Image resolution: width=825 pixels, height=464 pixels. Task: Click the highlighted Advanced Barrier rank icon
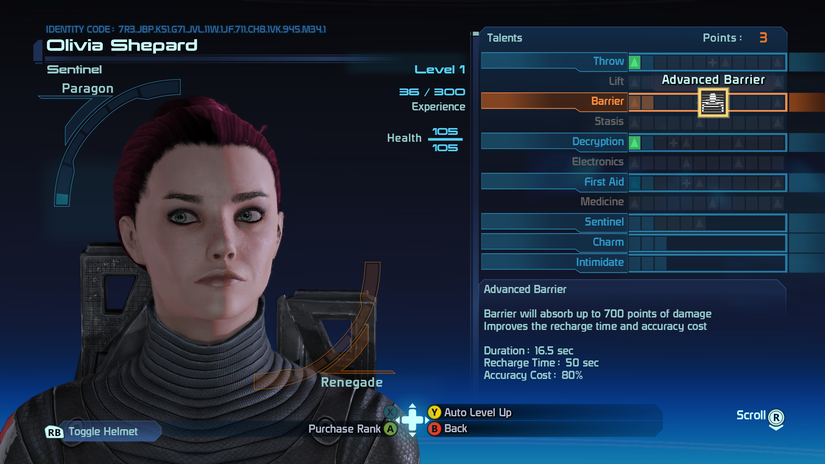(x=713, y=101)
